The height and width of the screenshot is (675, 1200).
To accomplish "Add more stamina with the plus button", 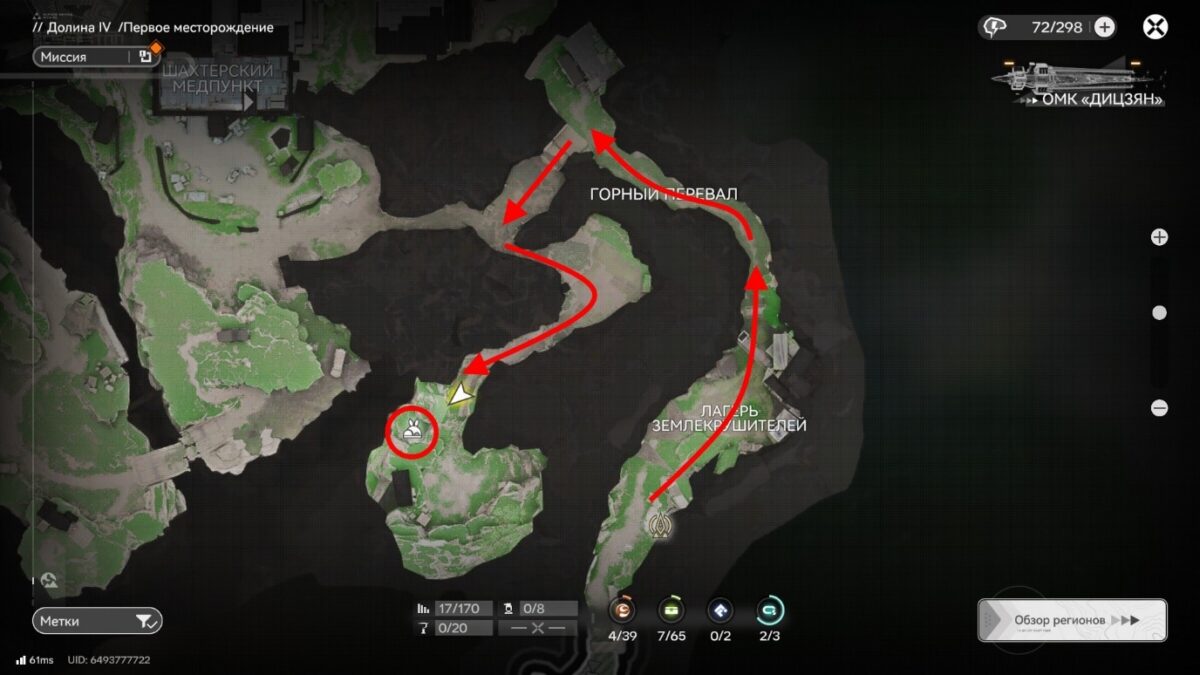I will point(1104,27).
